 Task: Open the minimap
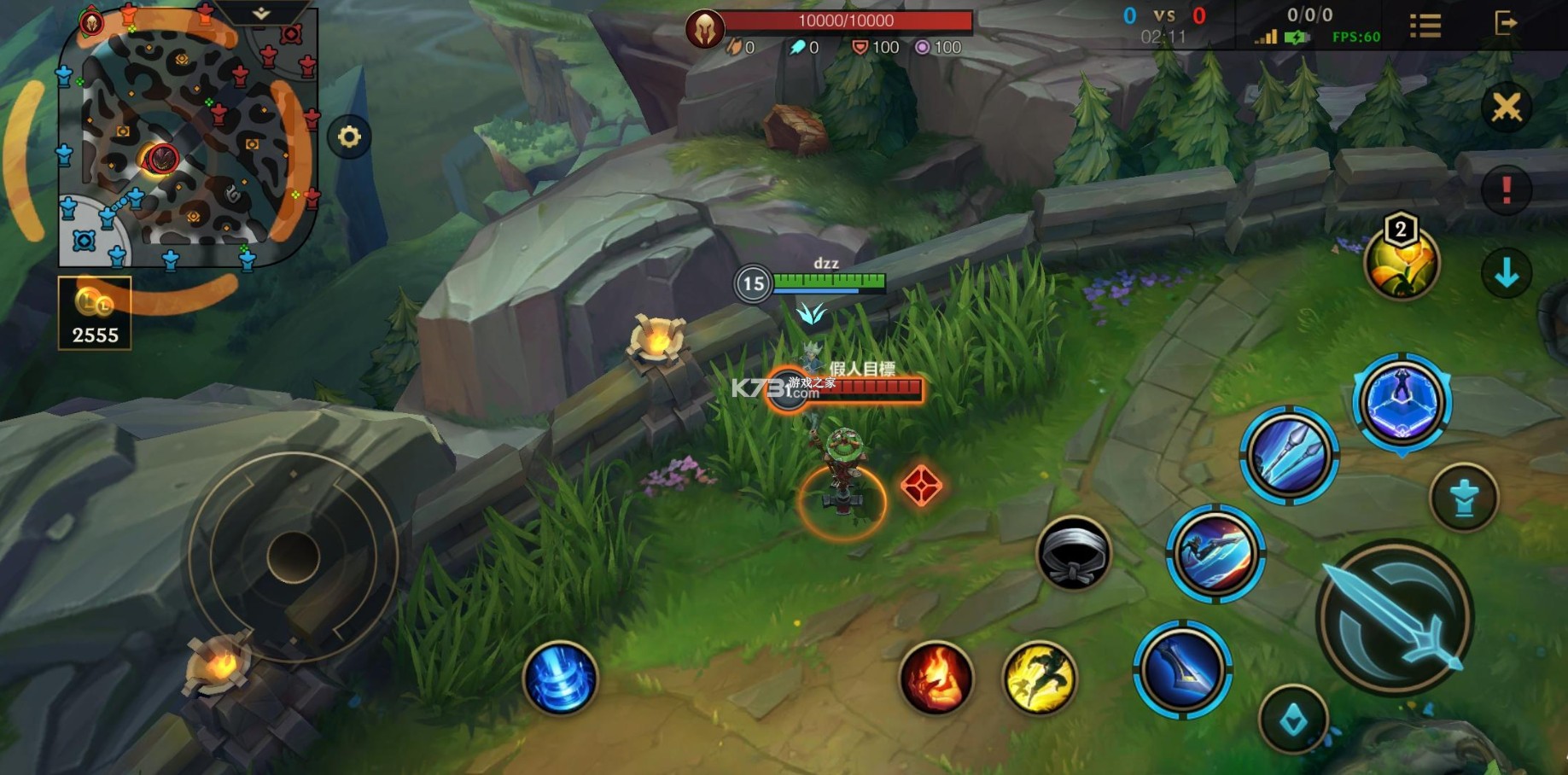pos(188,137)
